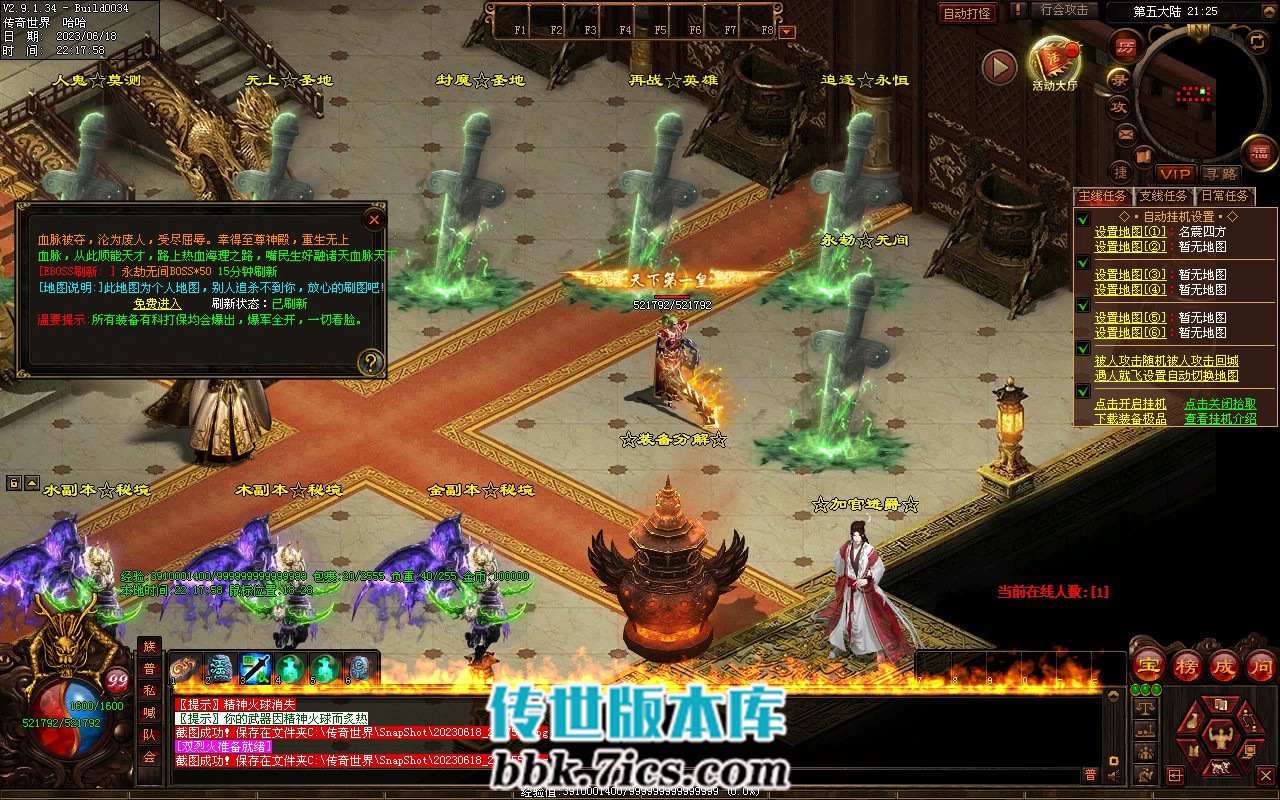Open the VIP panel
Screen dimensions: 1280x800
1176,174
